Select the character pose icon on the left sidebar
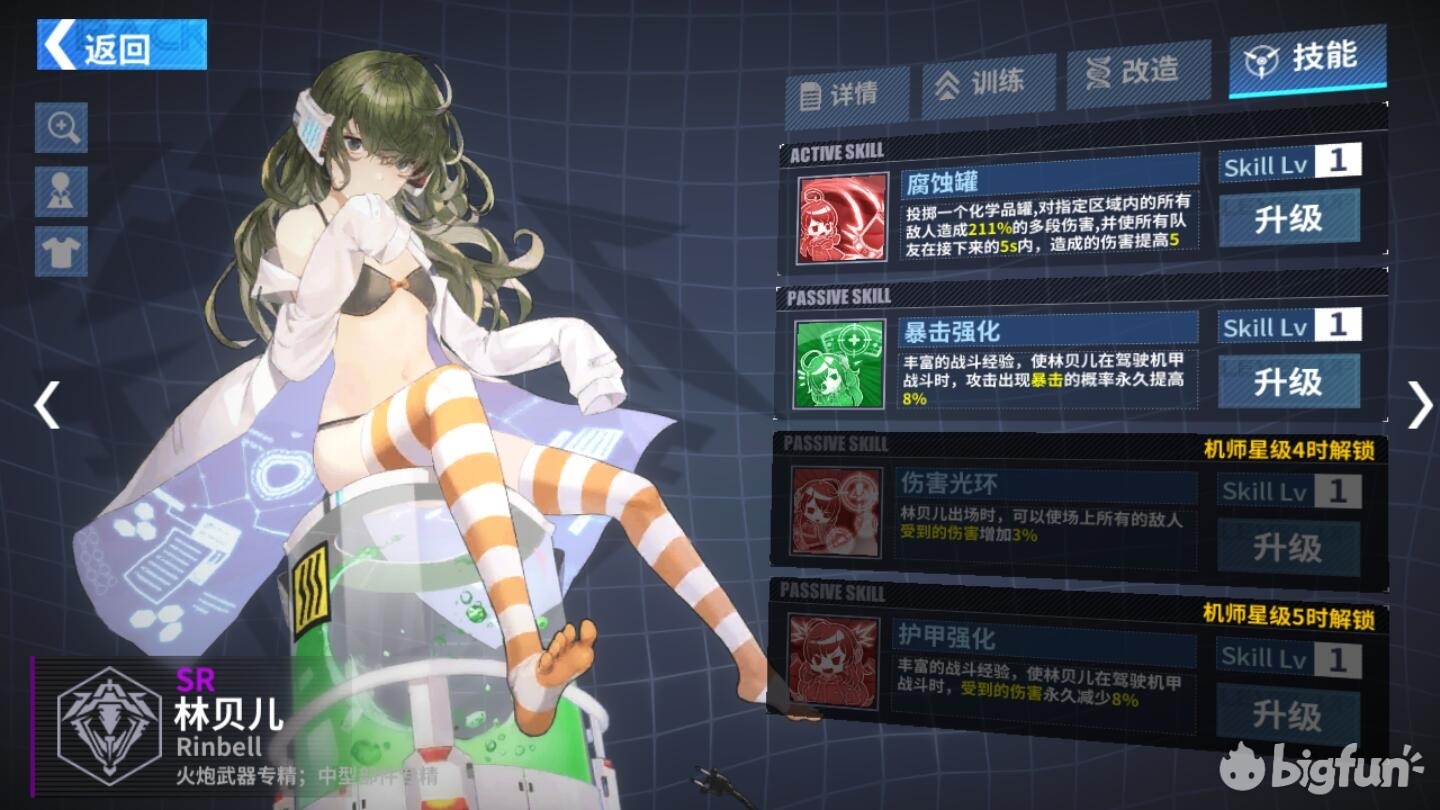This screenshot has height=810, width=1440. pyautogui.click(x=60, y=190)
